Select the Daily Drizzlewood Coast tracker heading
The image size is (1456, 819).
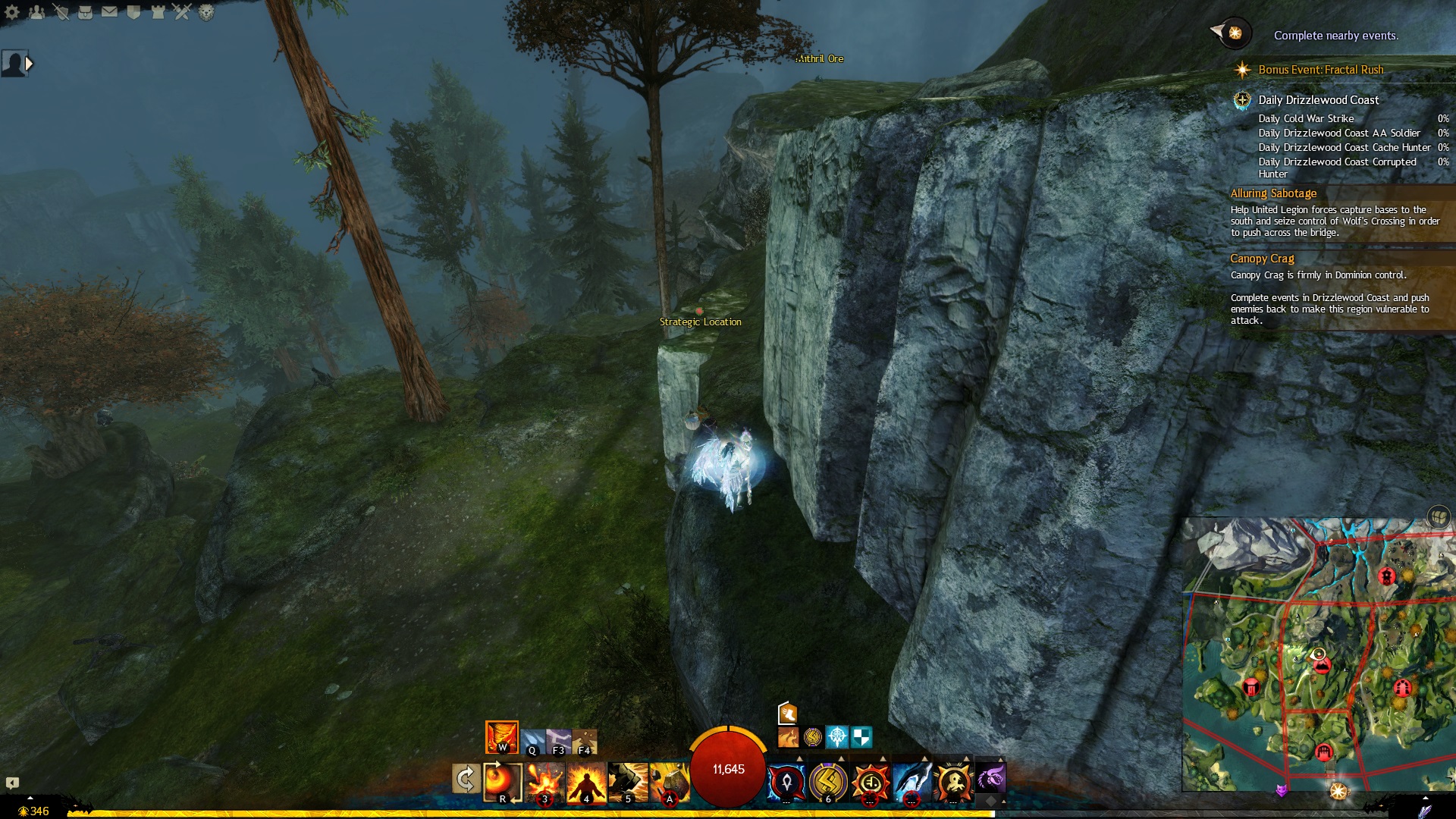[1318, 100]
